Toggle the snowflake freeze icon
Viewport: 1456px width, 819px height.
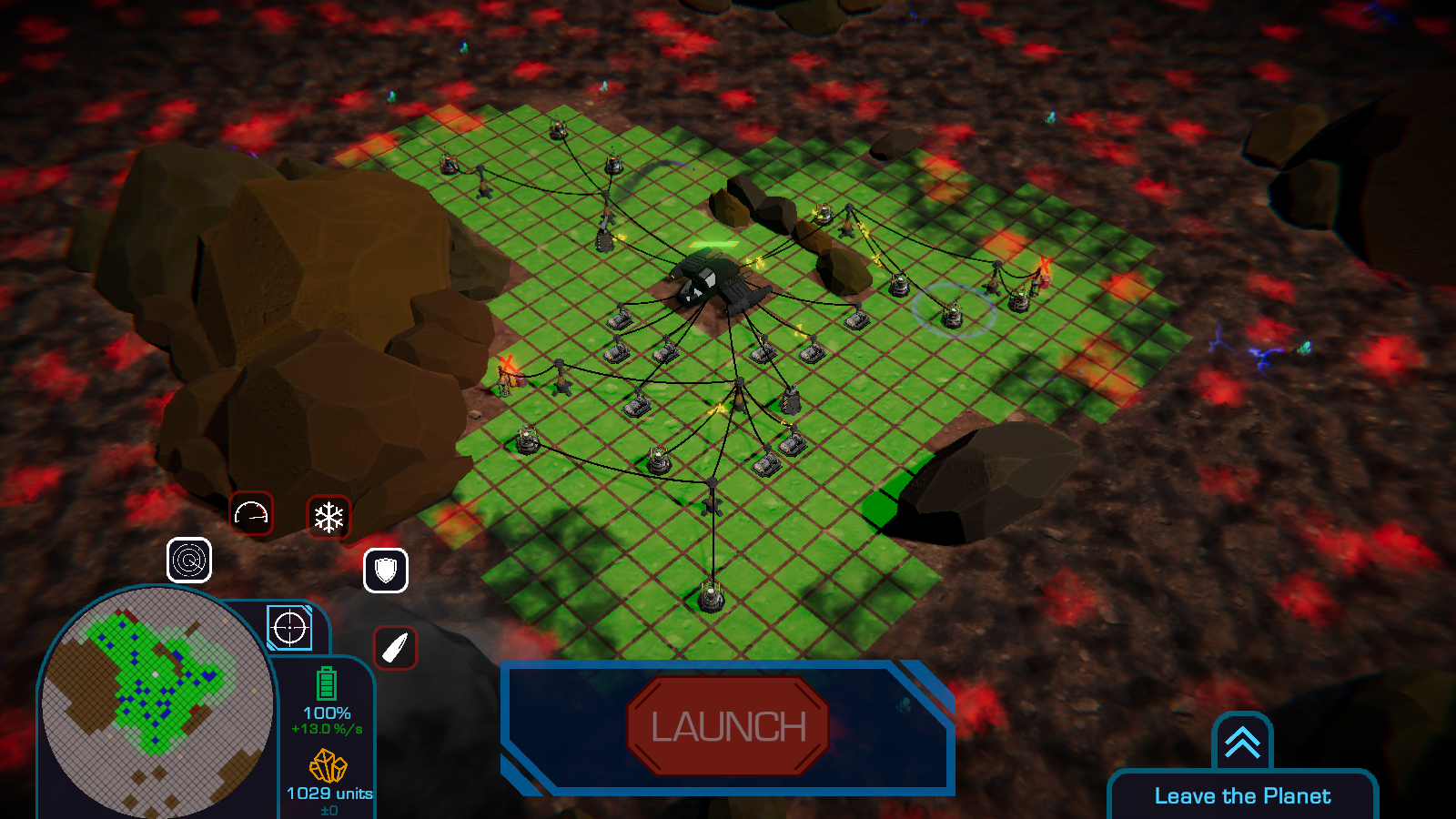coord(329,517)
